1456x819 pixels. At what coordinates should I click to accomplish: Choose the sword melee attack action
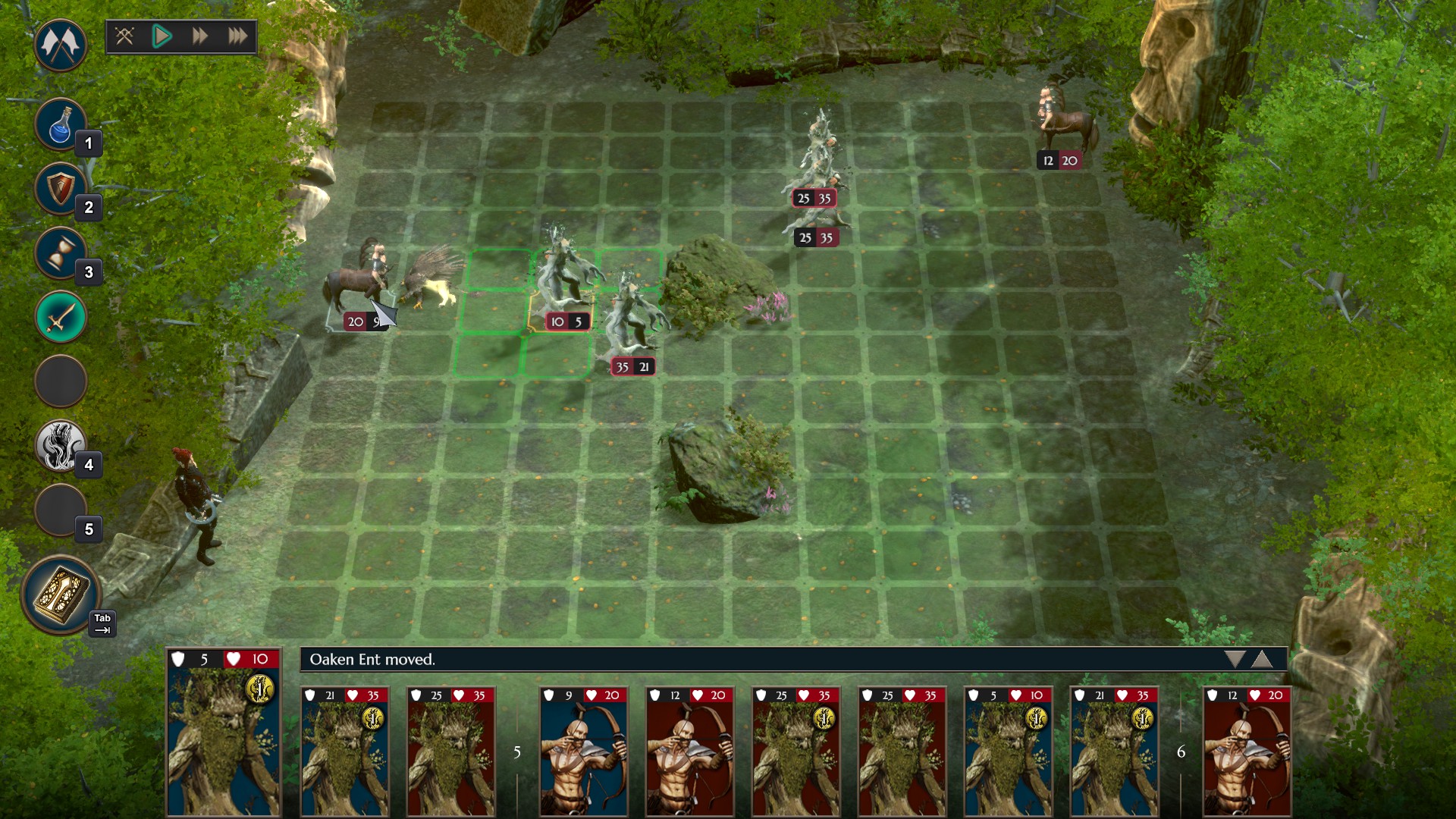tap(60, 317)
